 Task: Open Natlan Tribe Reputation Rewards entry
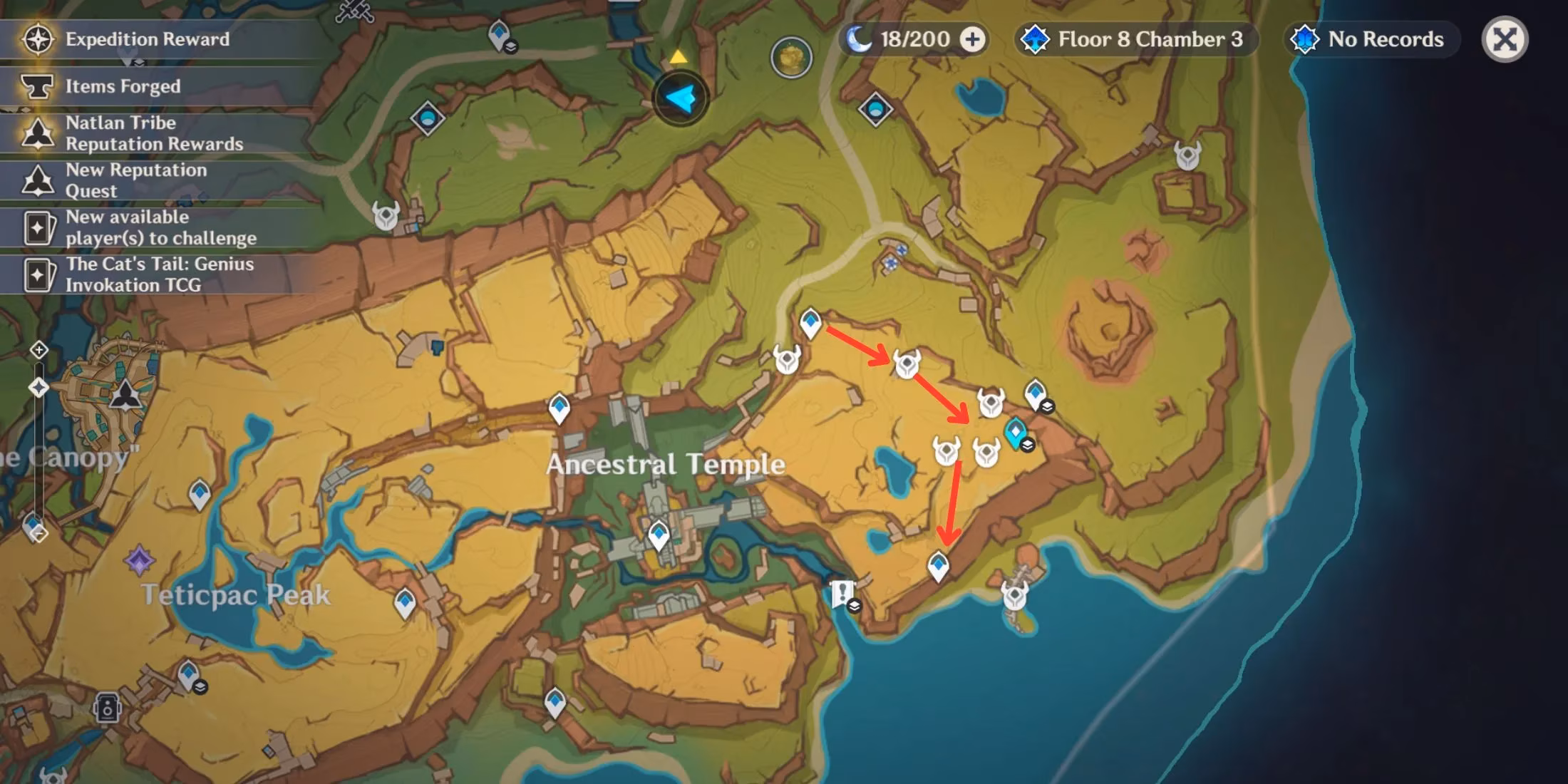coord(154,133)
